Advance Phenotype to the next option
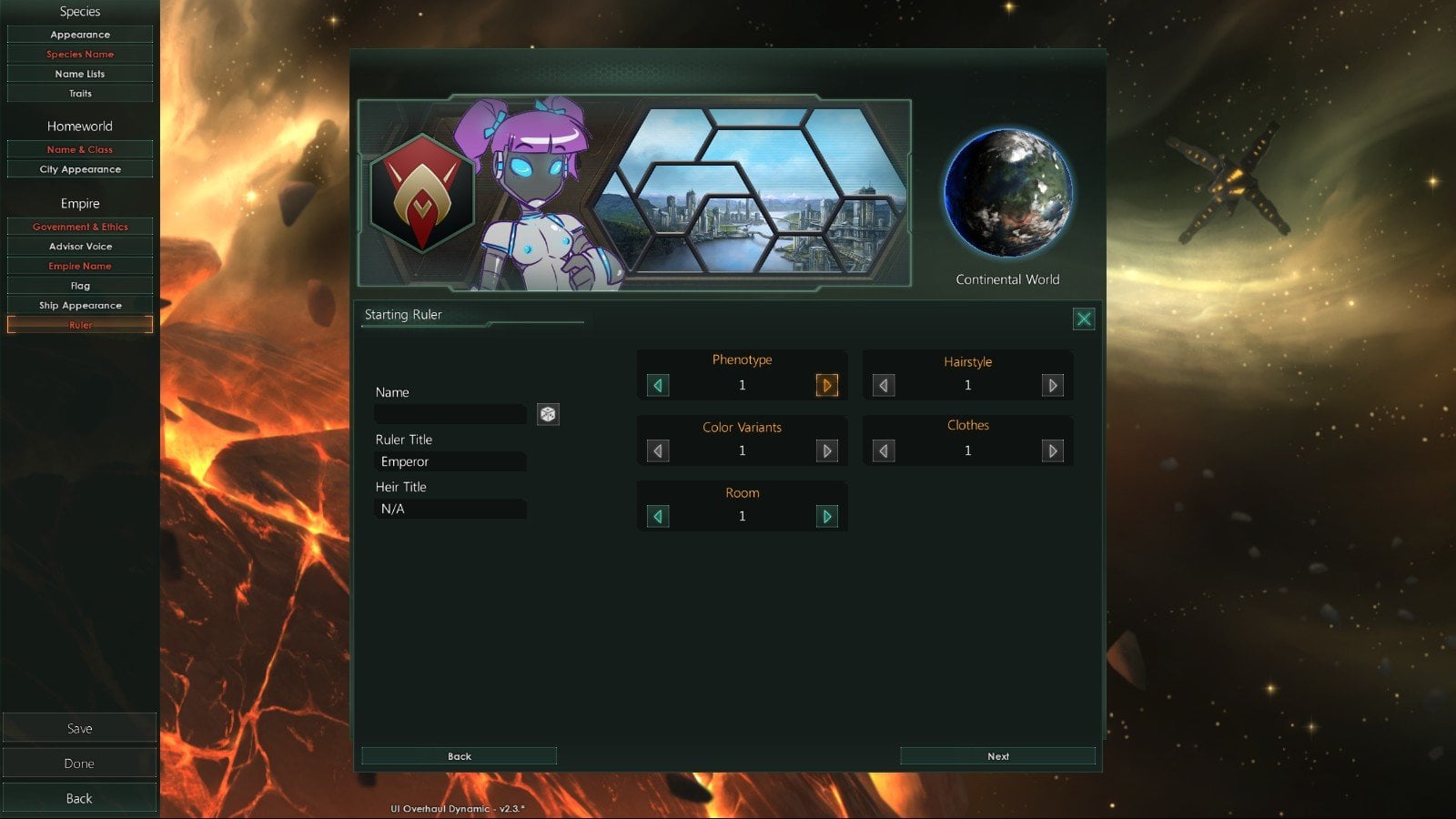This screenshot has height=819, width=1456. click(x=826, y=385)
